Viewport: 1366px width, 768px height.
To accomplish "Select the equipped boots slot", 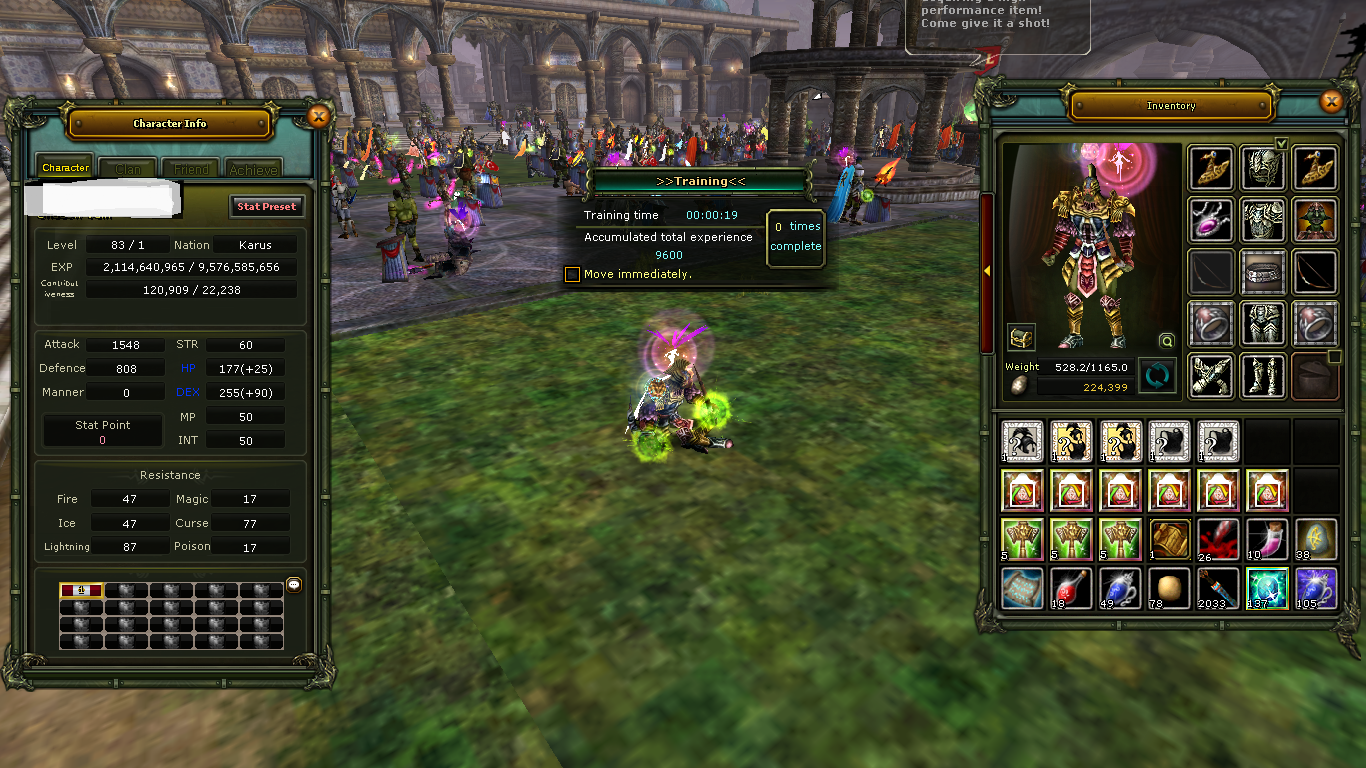I will [x=1263, y=376].
